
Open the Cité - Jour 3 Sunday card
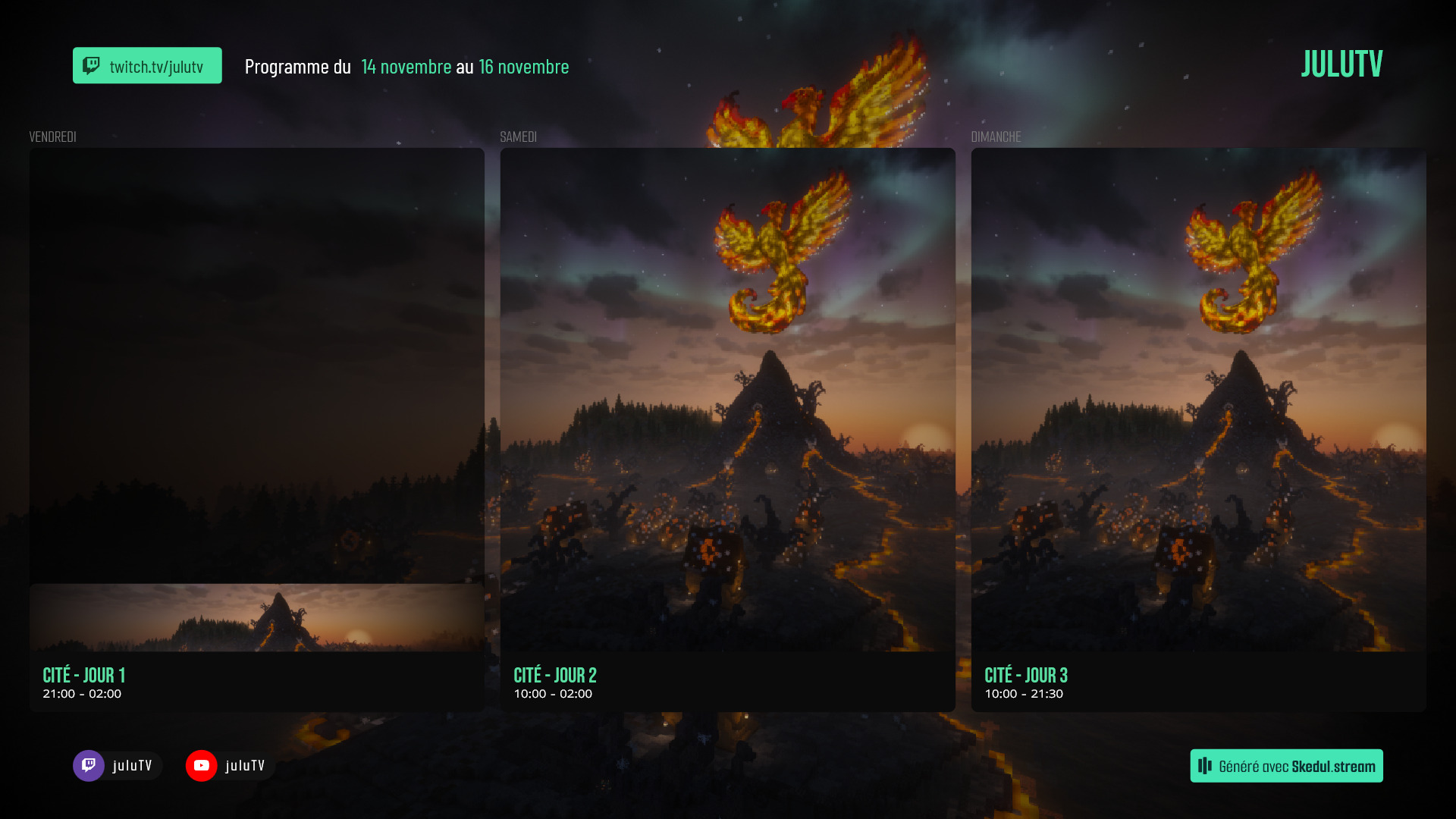1198,430
